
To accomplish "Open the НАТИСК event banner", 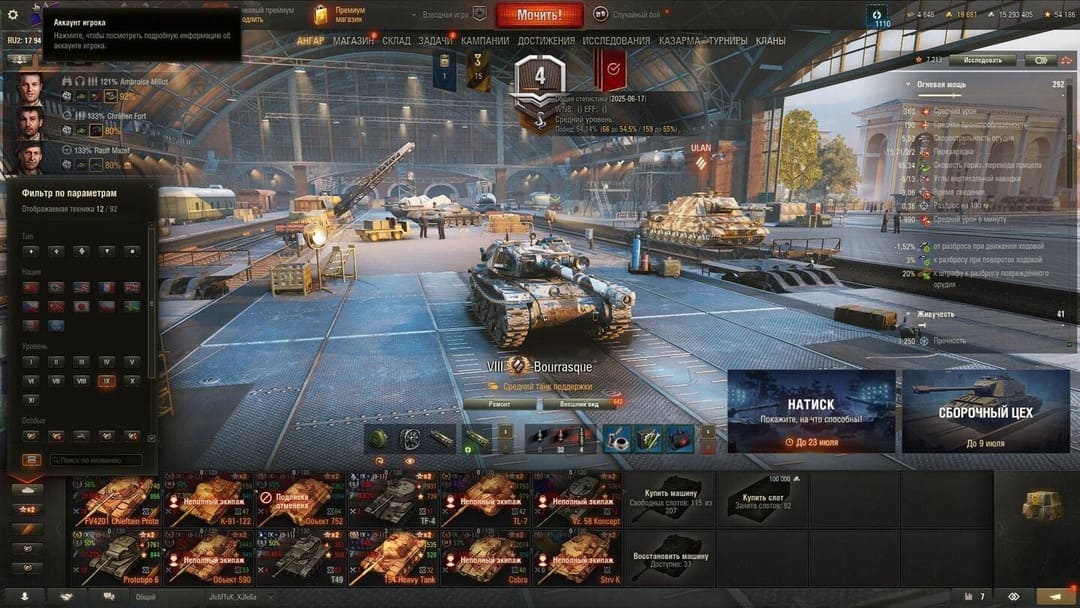I will coord(811,410).
